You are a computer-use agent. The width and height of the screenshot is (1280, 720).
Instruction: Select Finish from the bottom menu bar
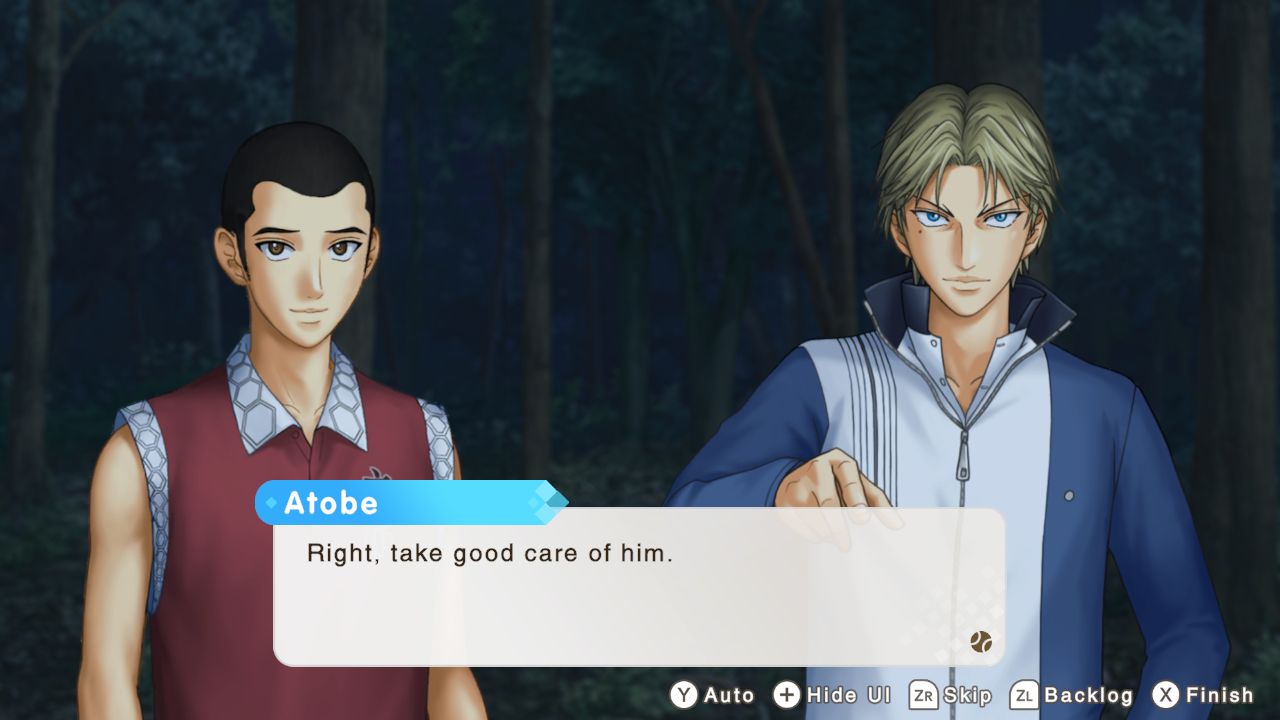click(x=1221, y=695)
